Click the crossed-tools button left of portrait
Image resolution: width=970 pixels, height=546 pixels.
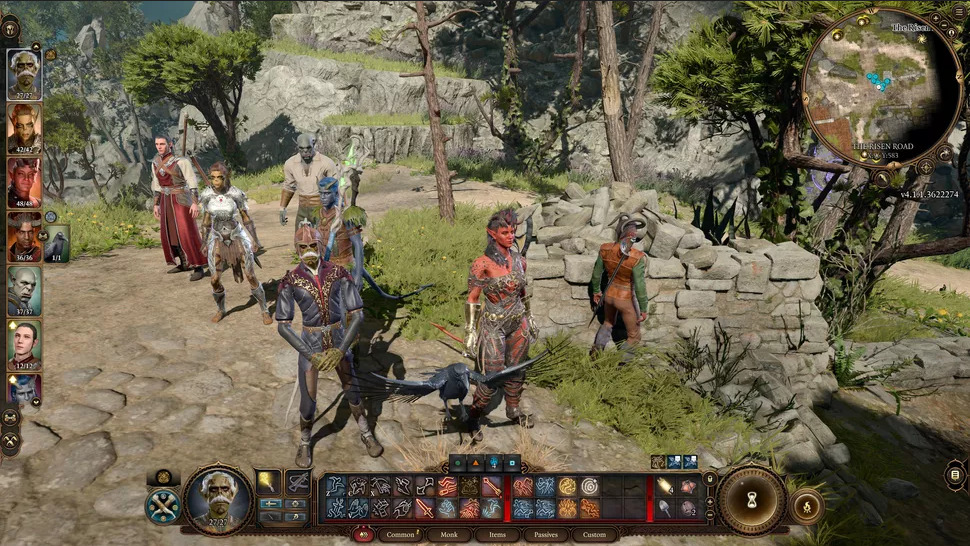coord(163,504)
